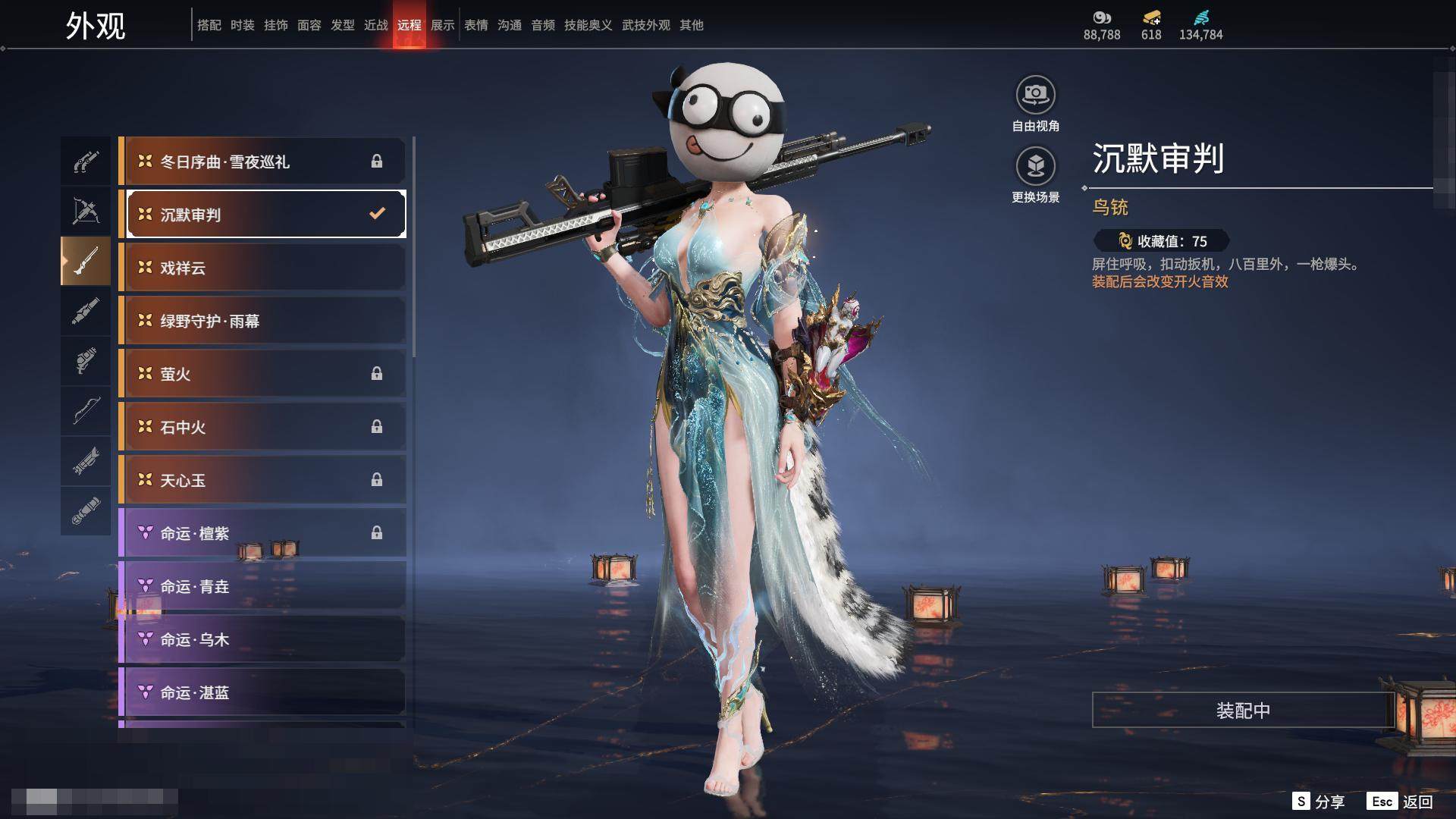
Task: Switch to the 近战 tab
Action: 375,25
